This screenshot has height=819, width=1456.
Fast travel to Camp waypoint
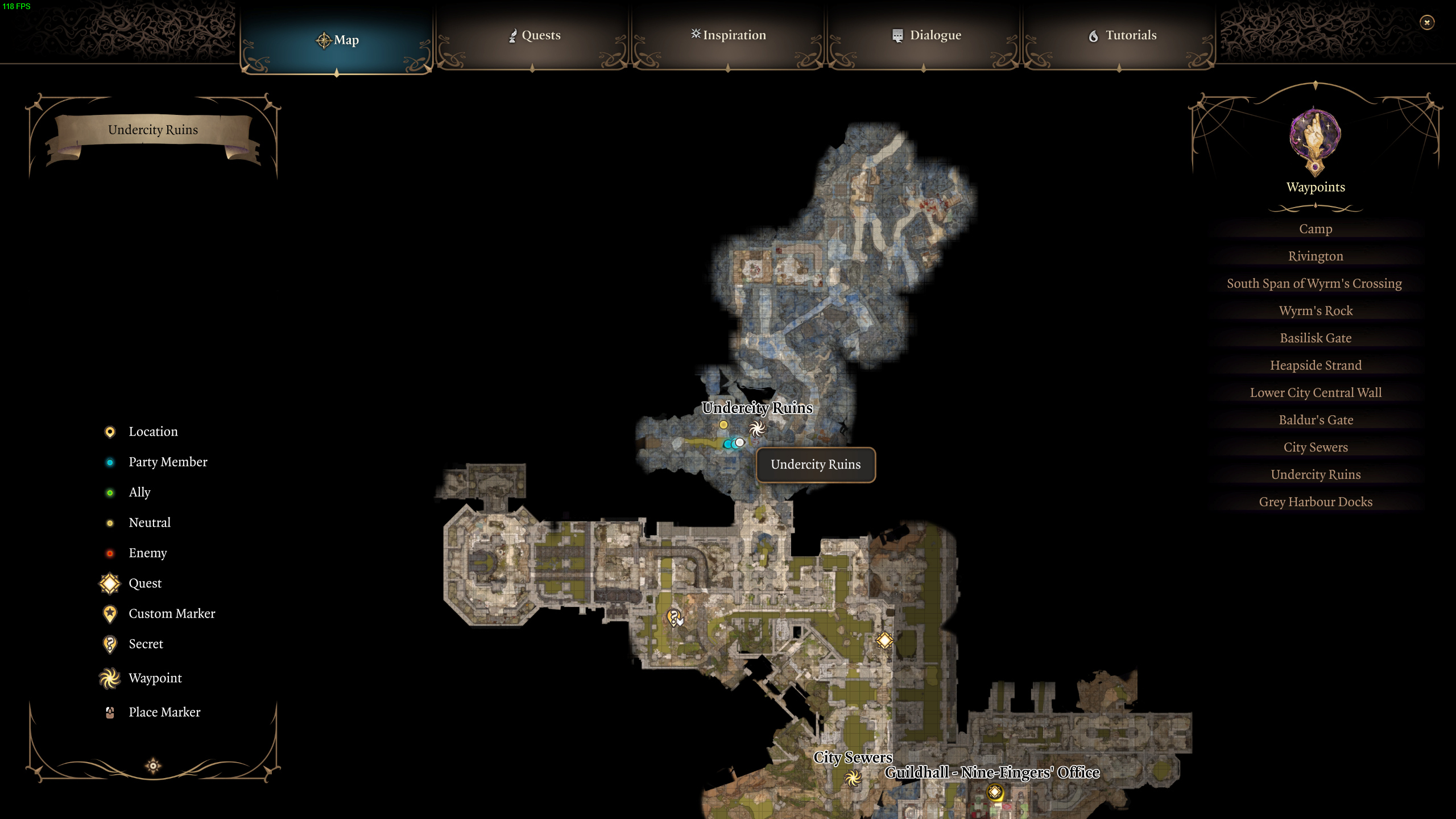1316,229
